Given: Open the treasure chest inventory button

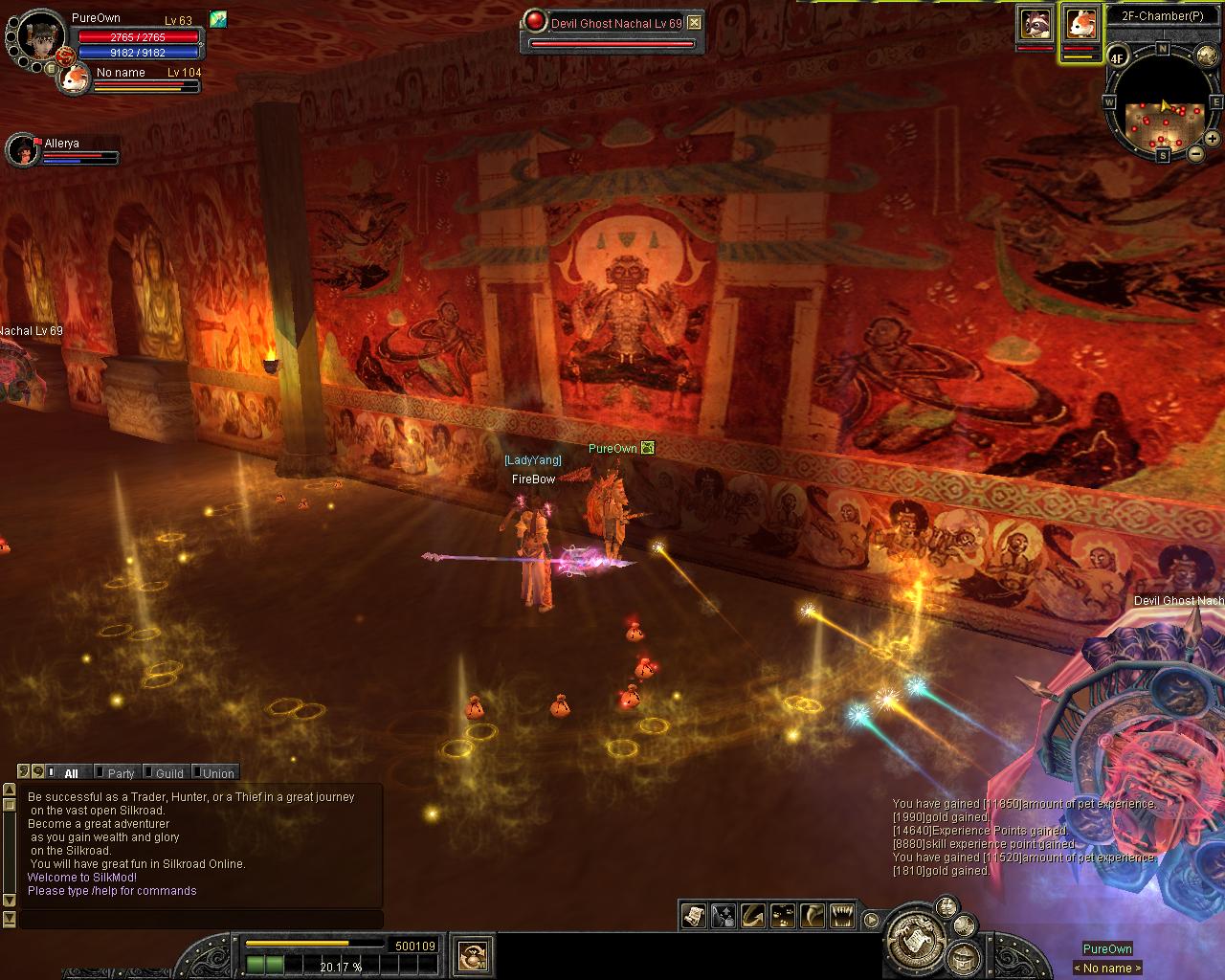Looking at the screenshot, I should [x=965, y=957].
